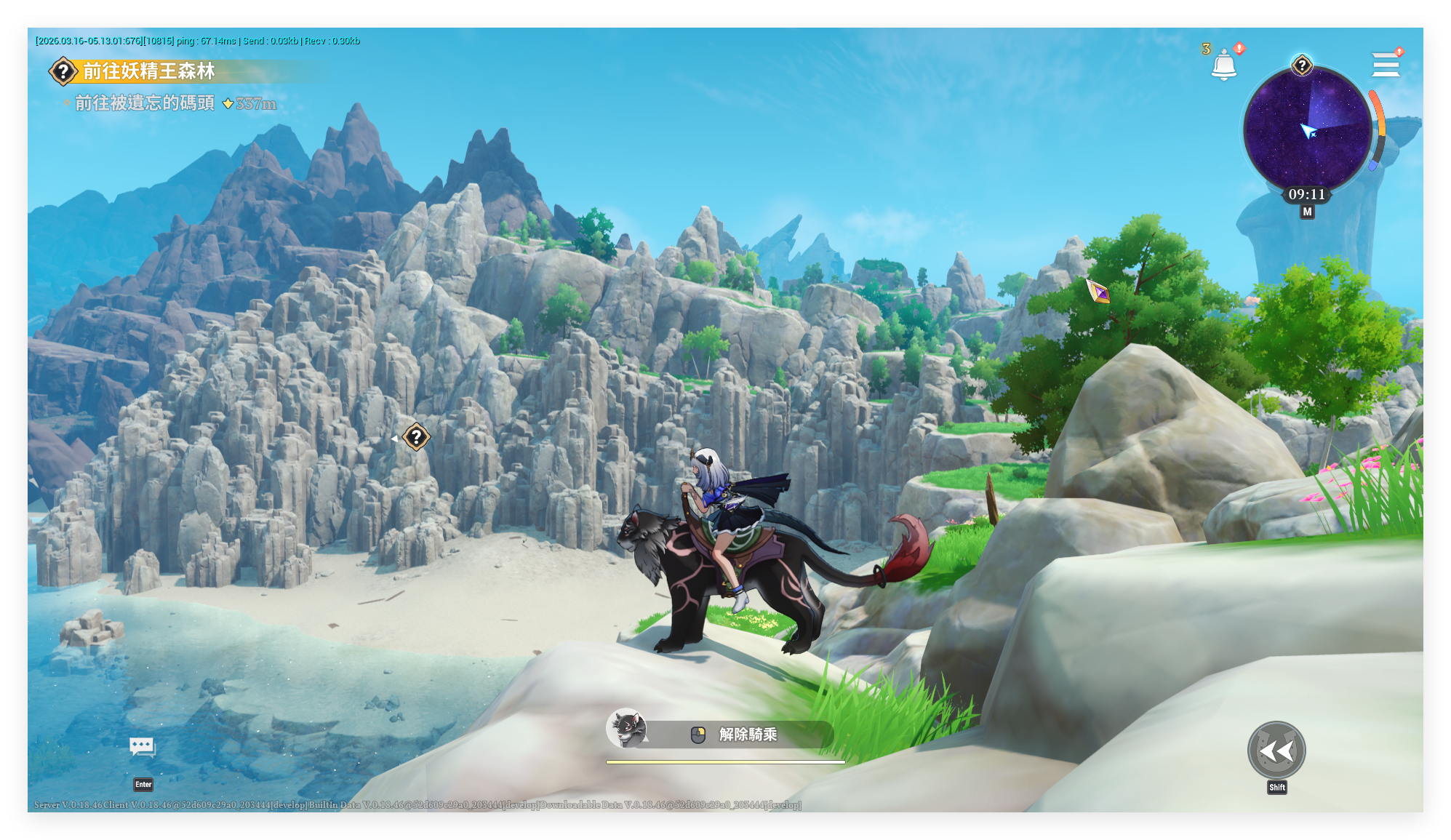The image size is (1451, 840).
Task: Open the notification bell
Action: point(1224,65)
